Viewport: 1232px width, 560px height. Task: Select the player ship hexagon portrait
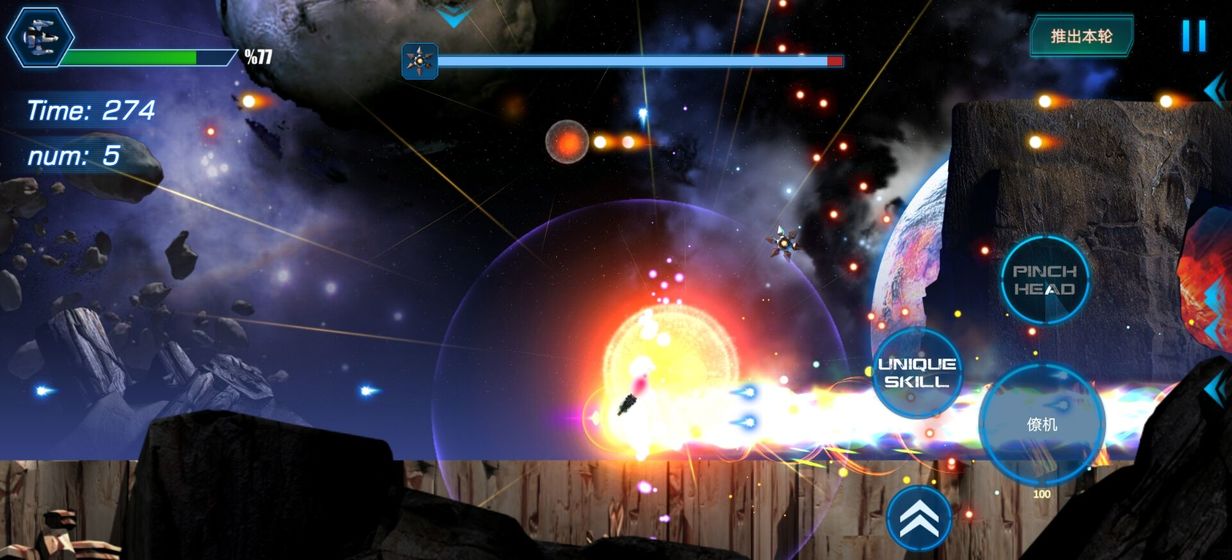point(39,37)
